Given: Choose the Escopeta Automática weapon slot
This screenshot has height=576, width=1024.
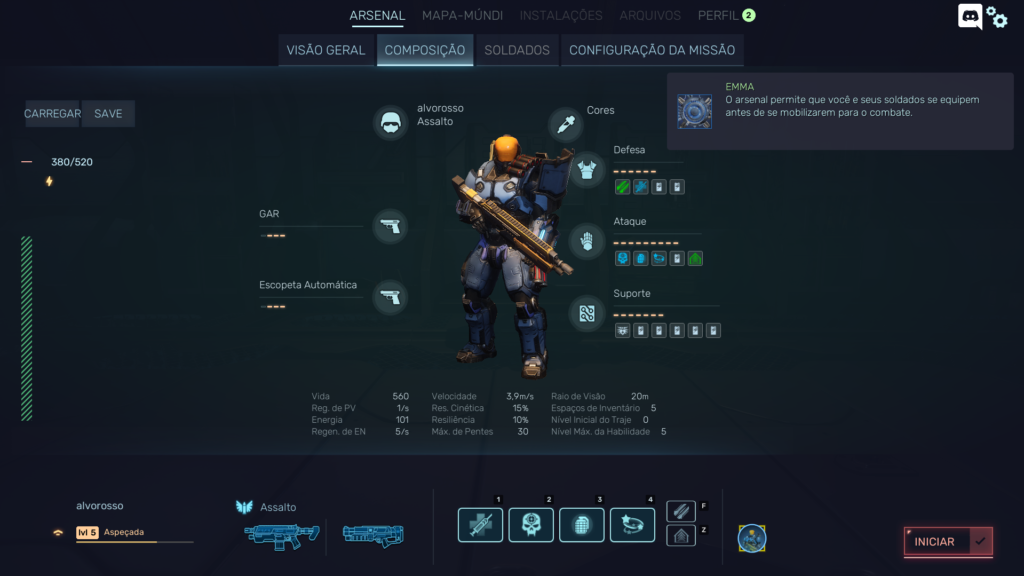Looking at the screenshot, I should click(x=390, y=297).
